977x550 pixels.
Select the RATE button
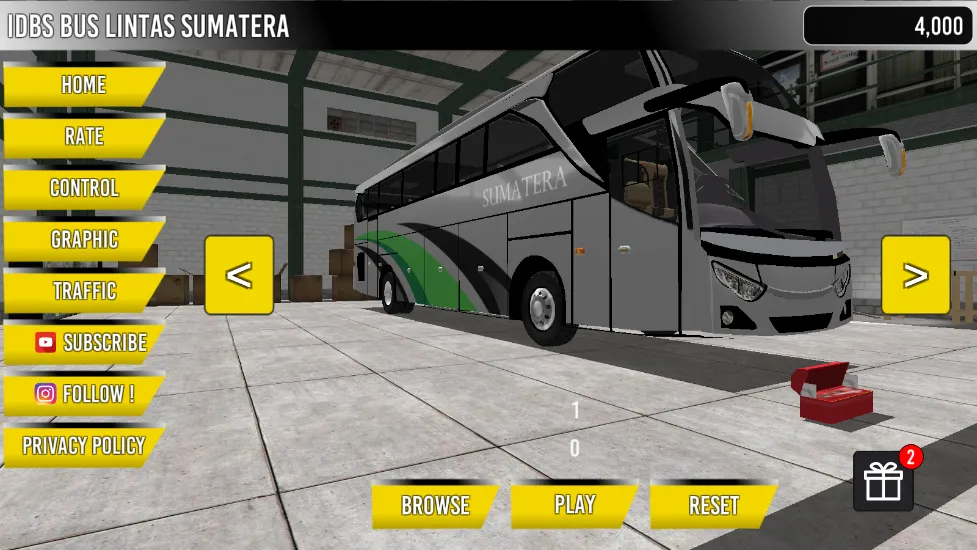click(83, 136)
